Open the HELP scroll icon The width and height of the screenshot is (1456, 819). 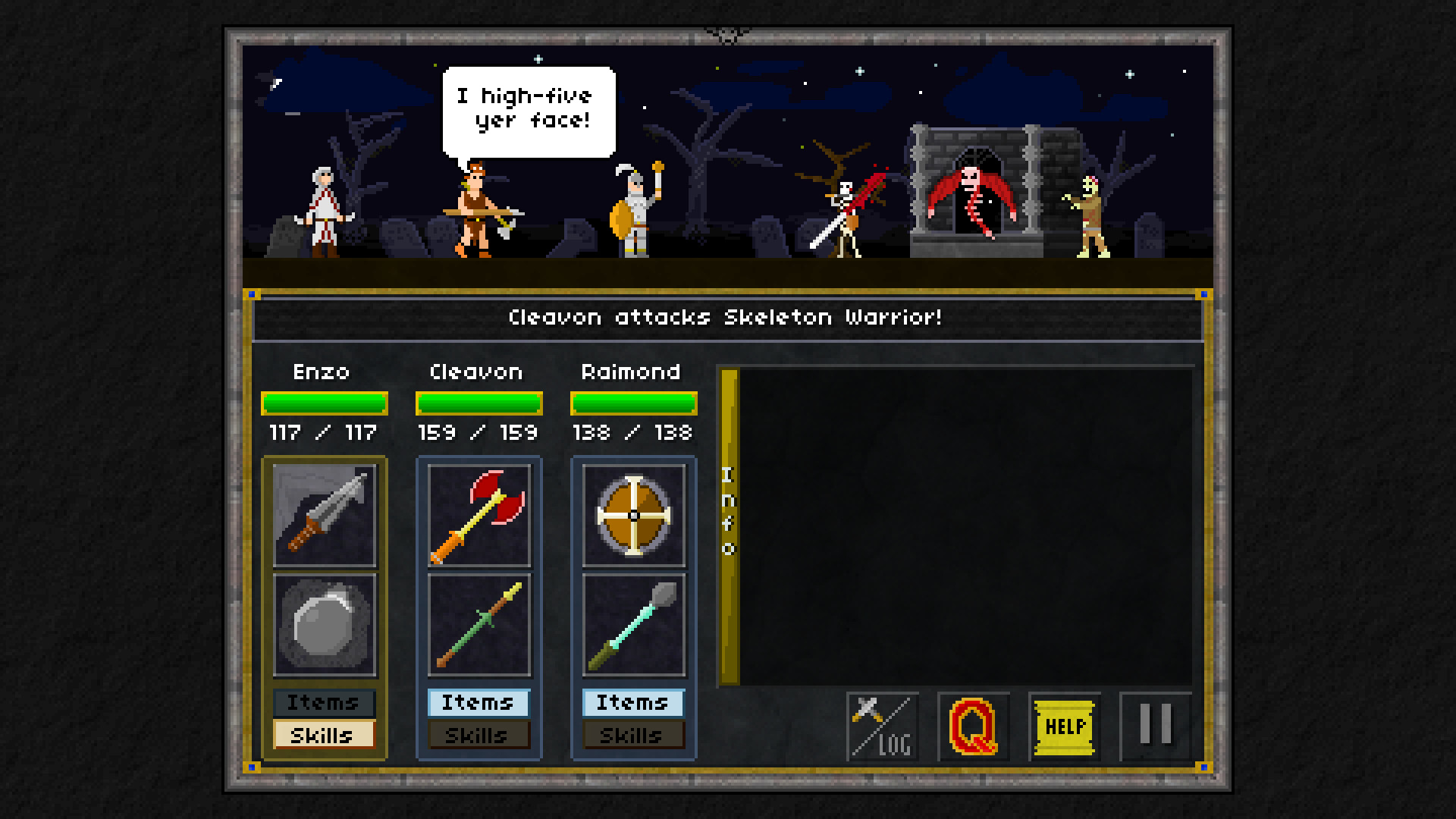tap(1064, 726)
